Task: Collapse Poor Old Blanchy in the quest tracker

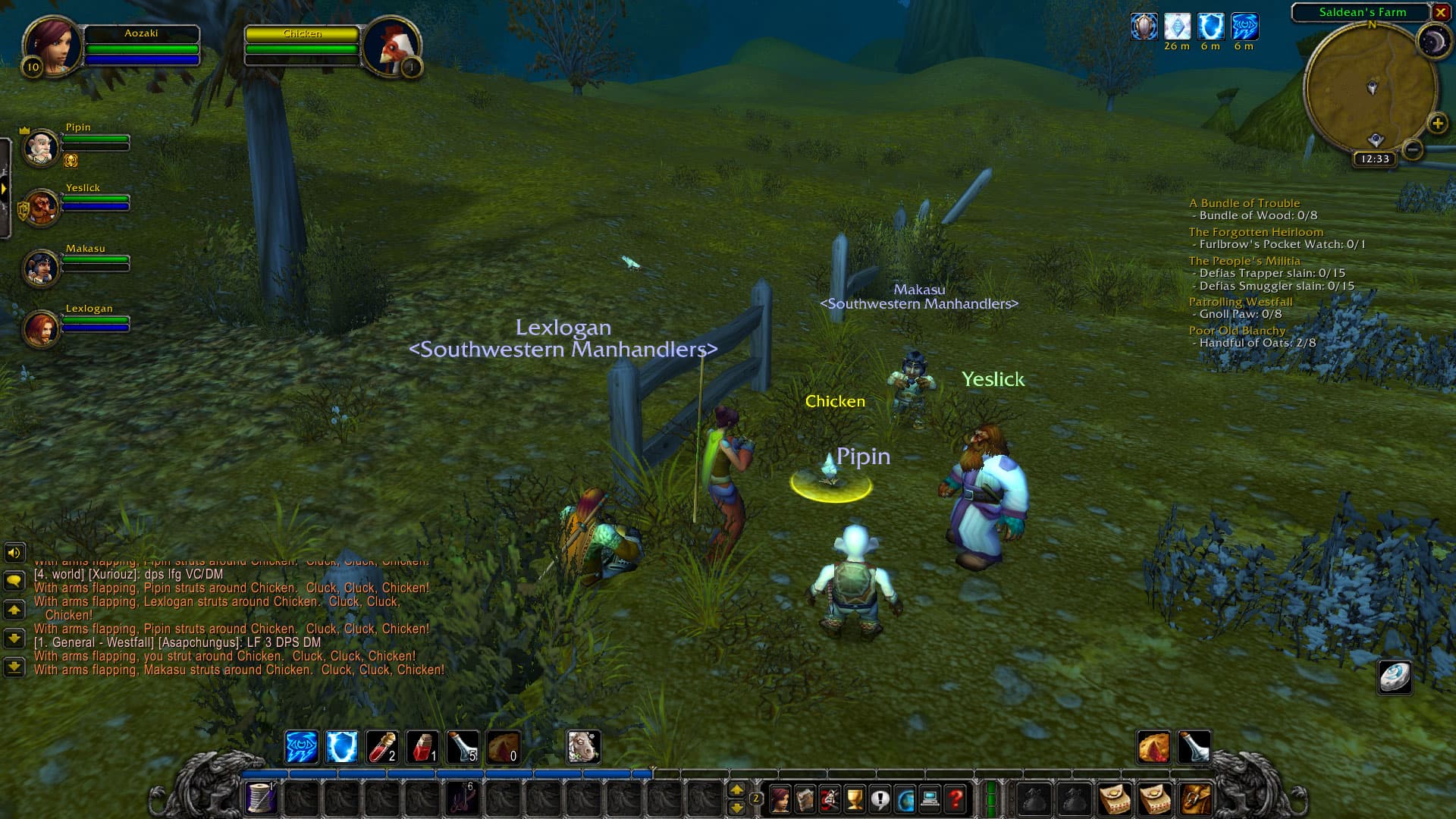Action: click(1238, 331)
